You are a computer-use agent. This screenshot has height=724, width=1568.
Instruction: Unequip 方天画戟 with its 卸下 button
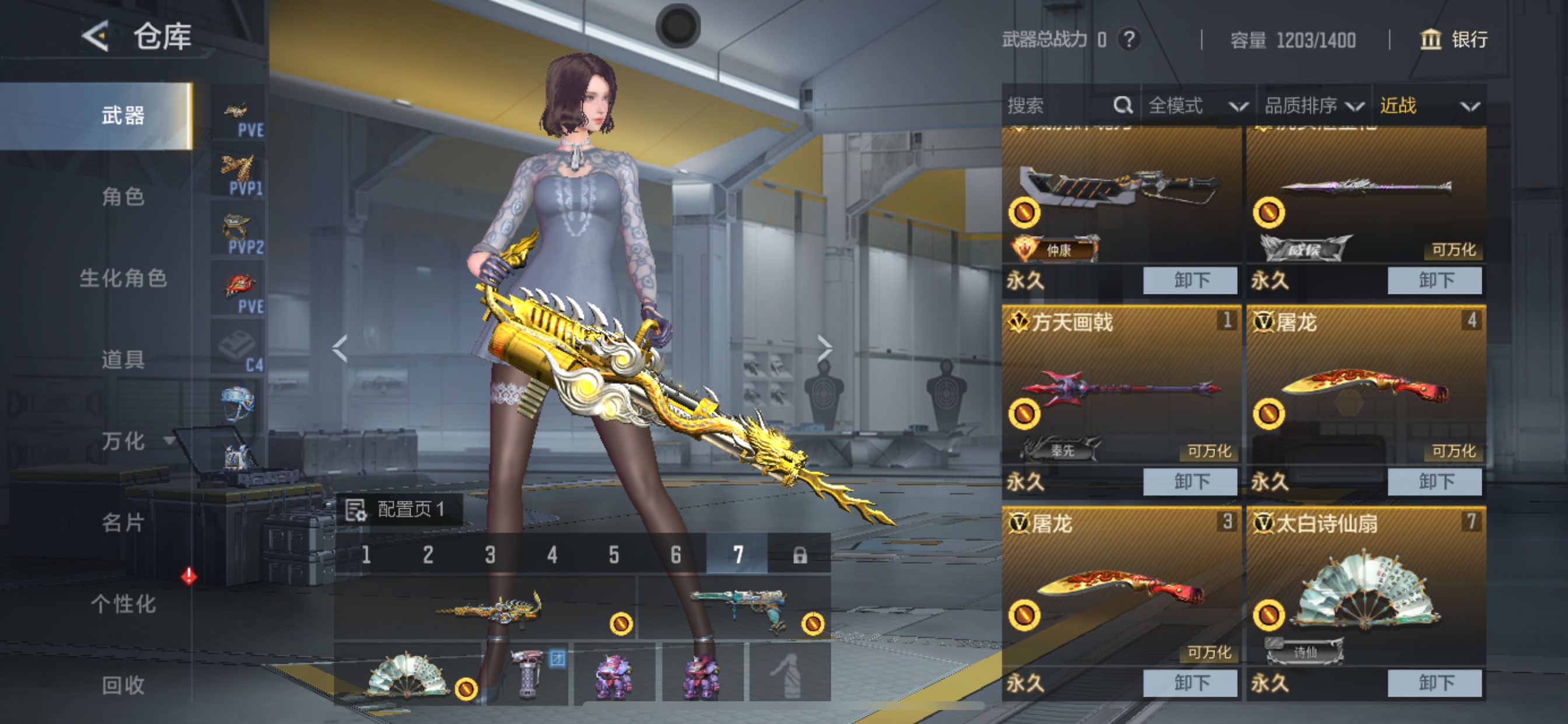(x=1190, y=482)
